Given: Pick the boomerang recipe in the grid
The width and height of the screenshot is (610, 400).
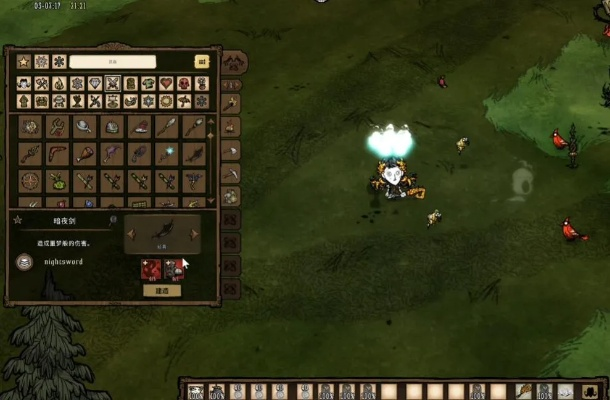Looking at the screenshot, I should click(56, 154).
